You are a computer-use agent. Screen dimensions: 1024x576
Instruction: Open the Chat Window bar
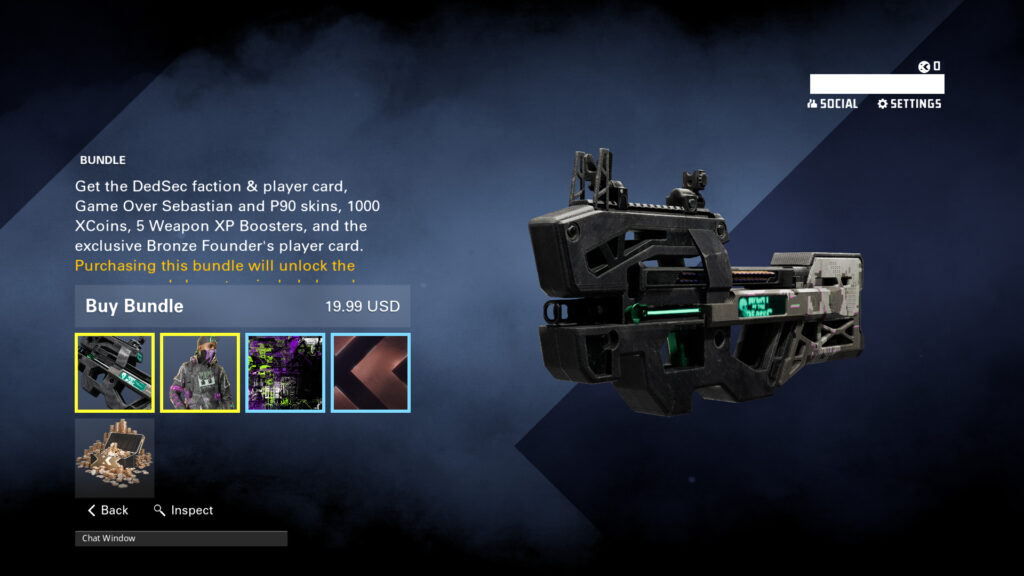coord(181,538)
